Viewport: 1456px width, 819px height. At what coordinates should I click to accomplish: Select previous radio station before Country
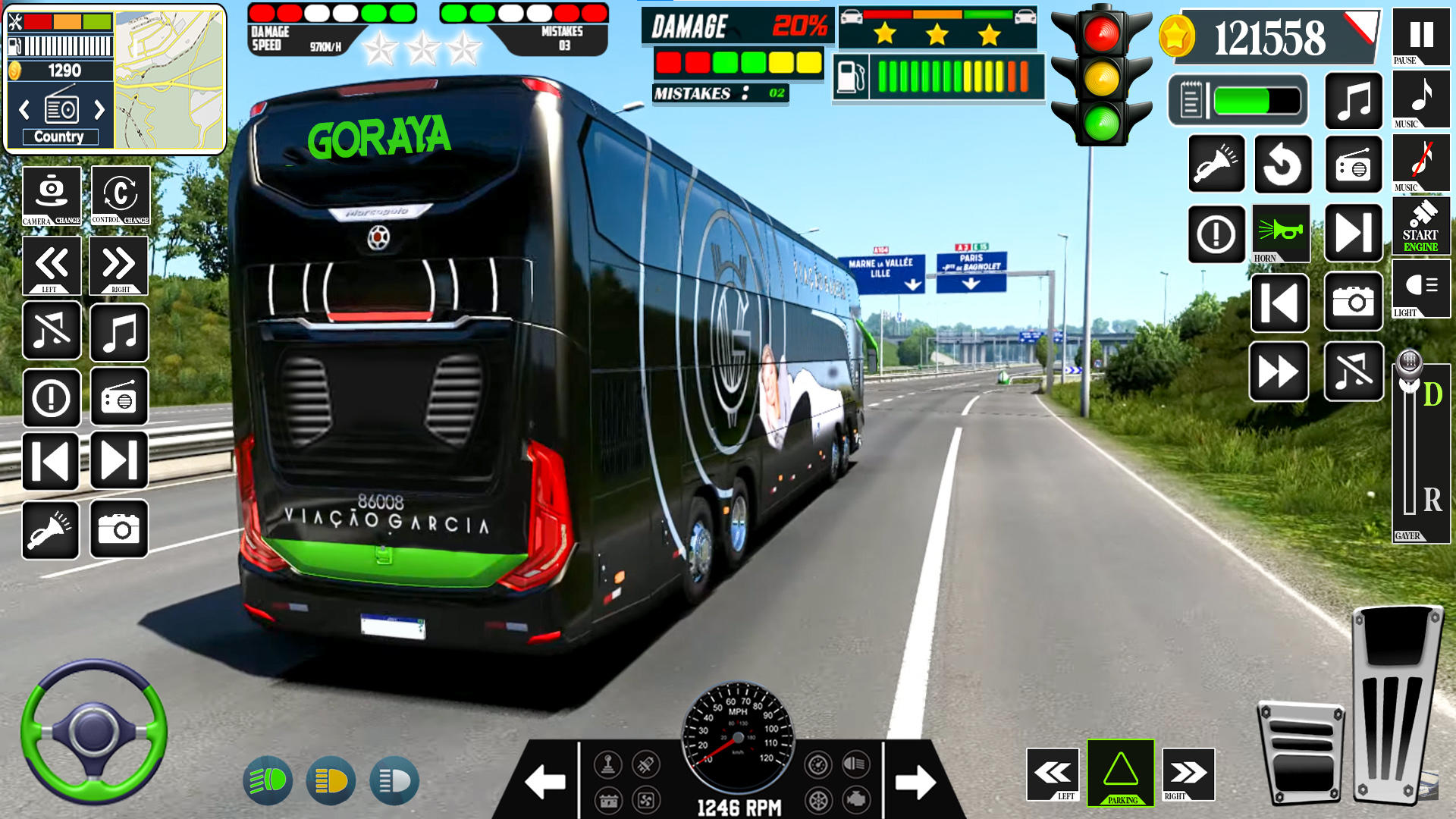tap(24, 111)
